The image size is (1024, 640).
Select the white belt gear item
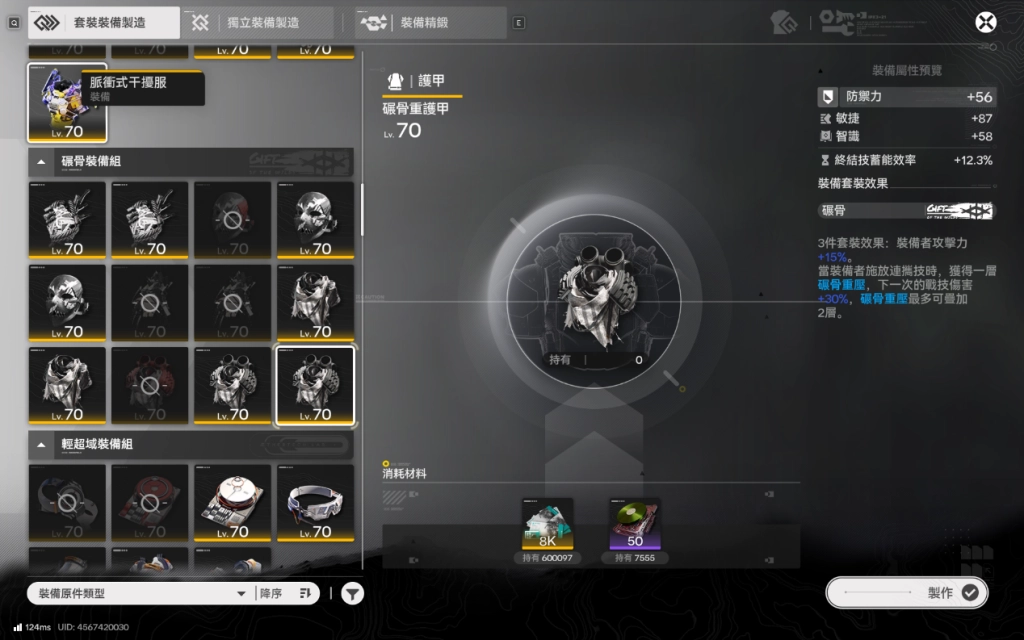pos(315,502)
